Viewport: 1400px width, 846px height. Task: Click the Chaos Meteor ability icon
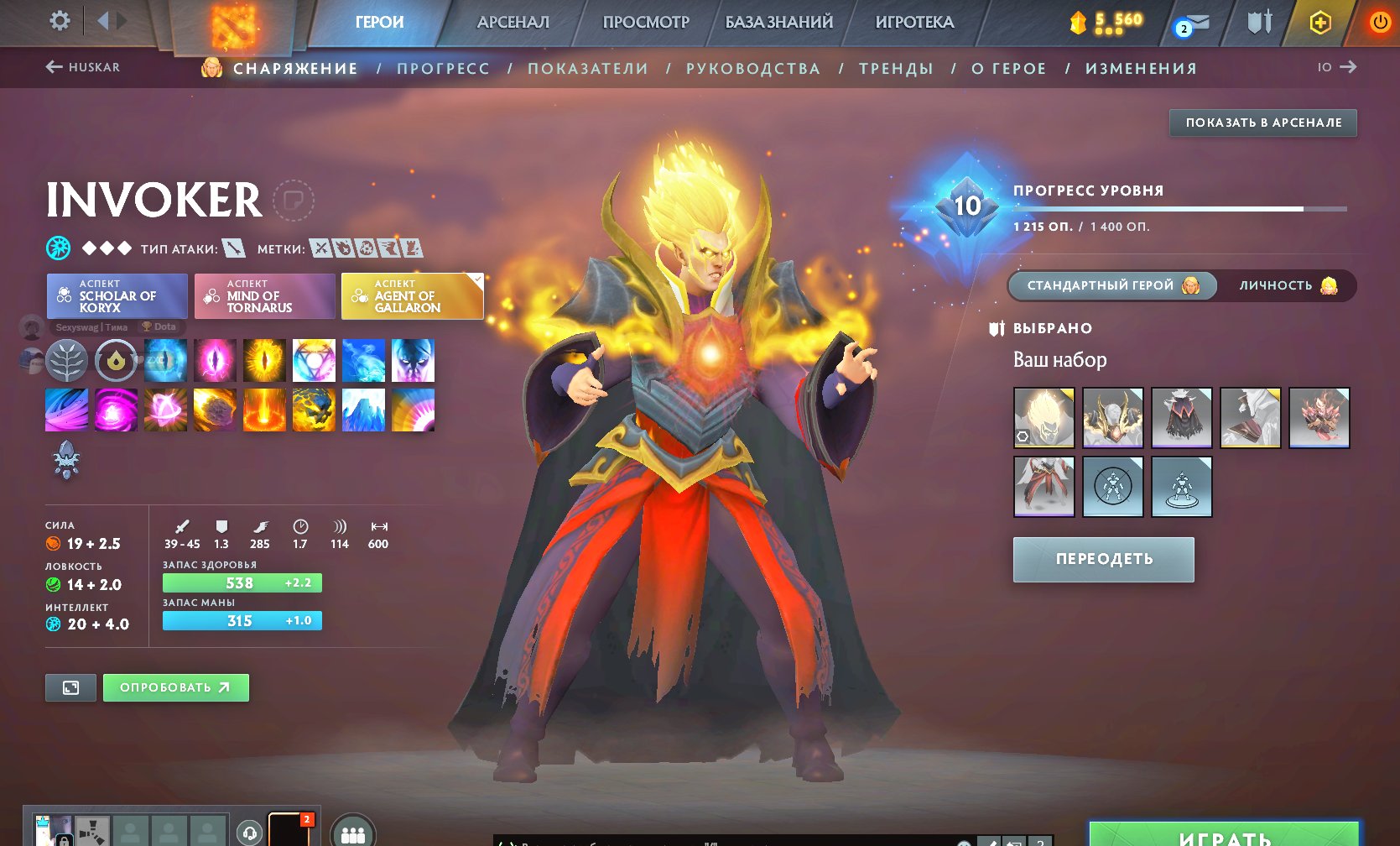[x=215, y=410]
